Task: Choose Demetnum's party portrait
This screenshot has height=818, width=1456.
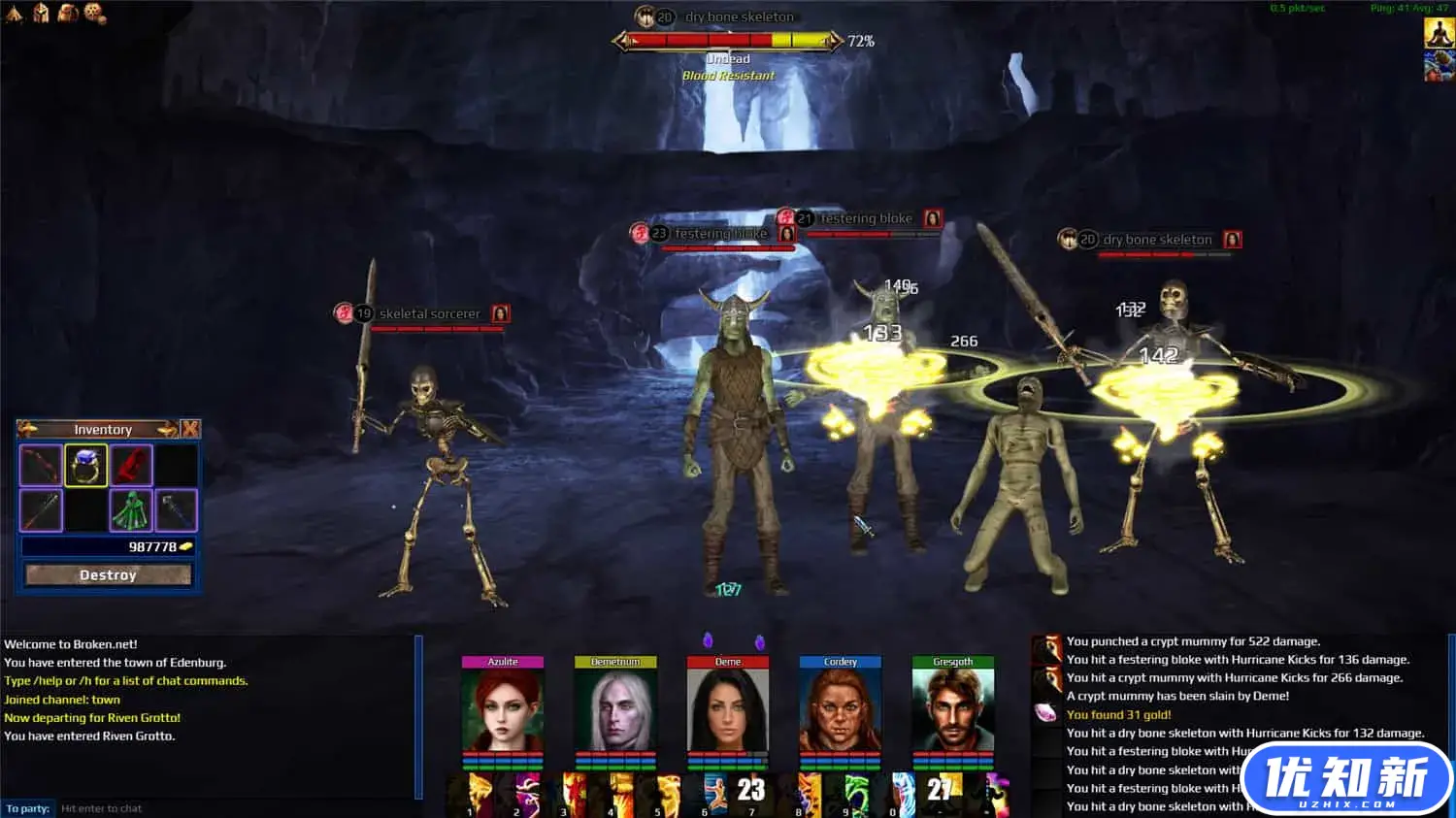Action: coord(615,708)
